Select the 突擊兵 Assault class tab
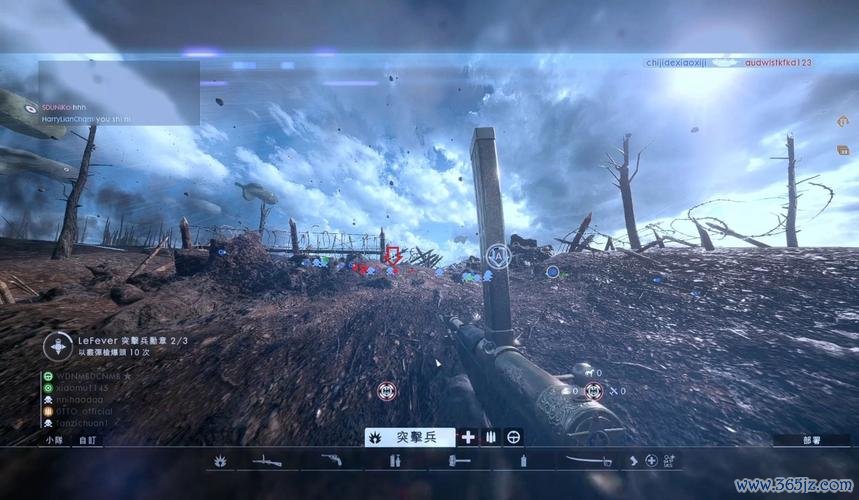This screenshot has width=859, height=500. coord(410,437)
